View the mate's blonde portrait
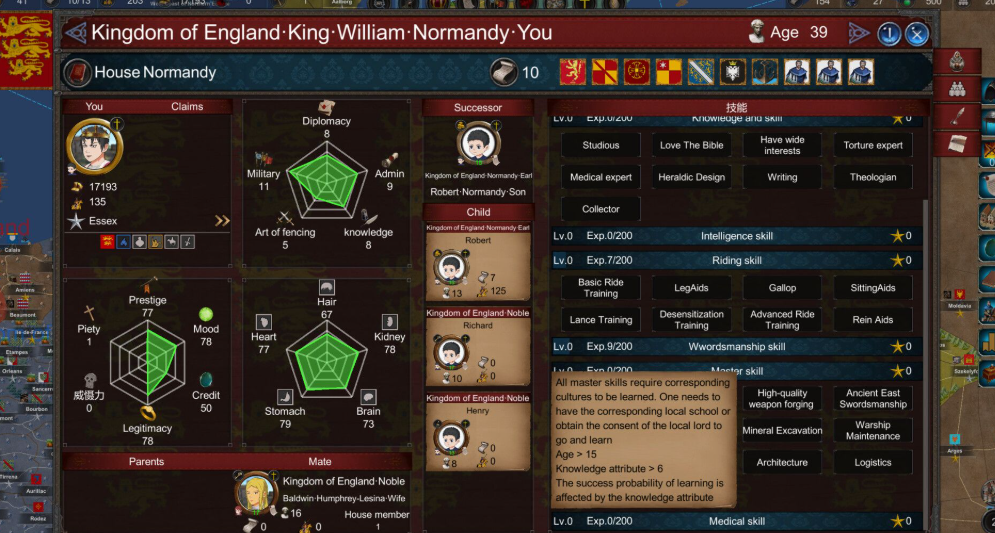This screenshot has width=995, height=533. coord(256,494)
